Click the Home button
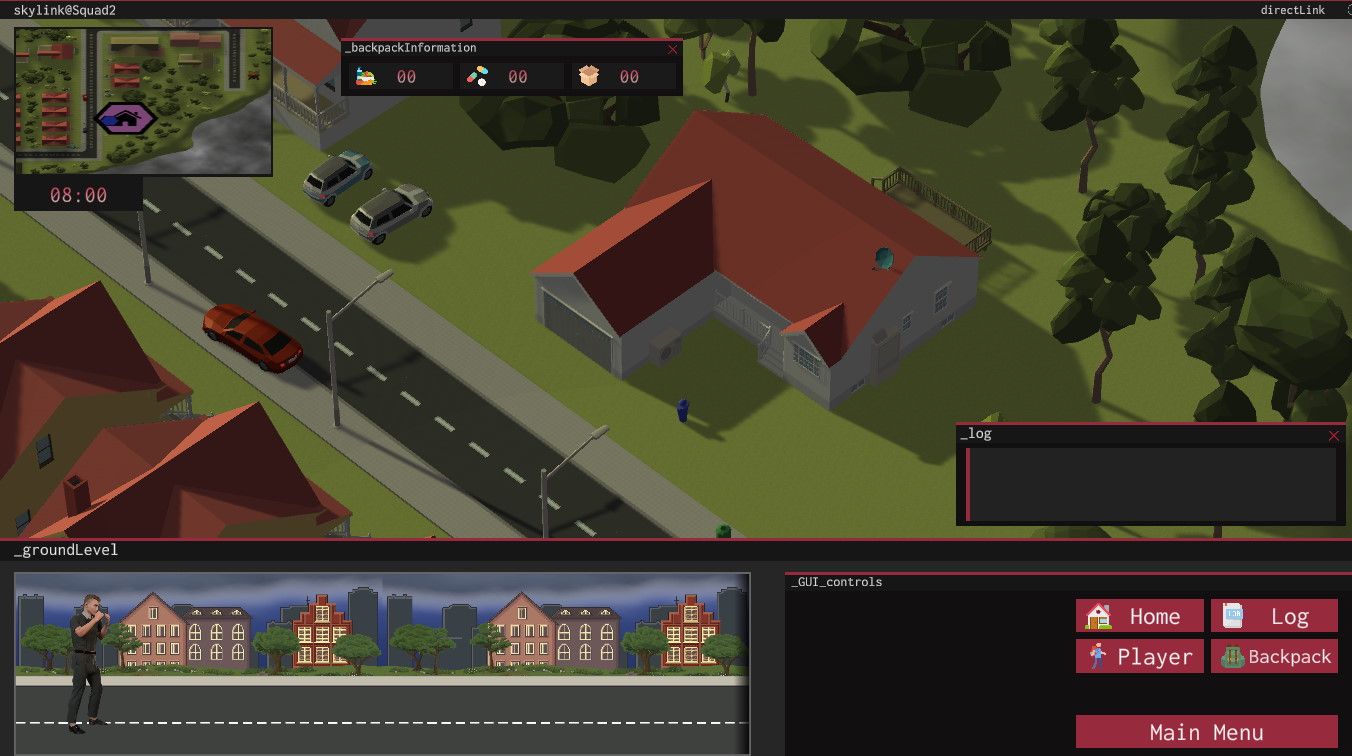The image size is (1352, 756). pos(1139,616)
